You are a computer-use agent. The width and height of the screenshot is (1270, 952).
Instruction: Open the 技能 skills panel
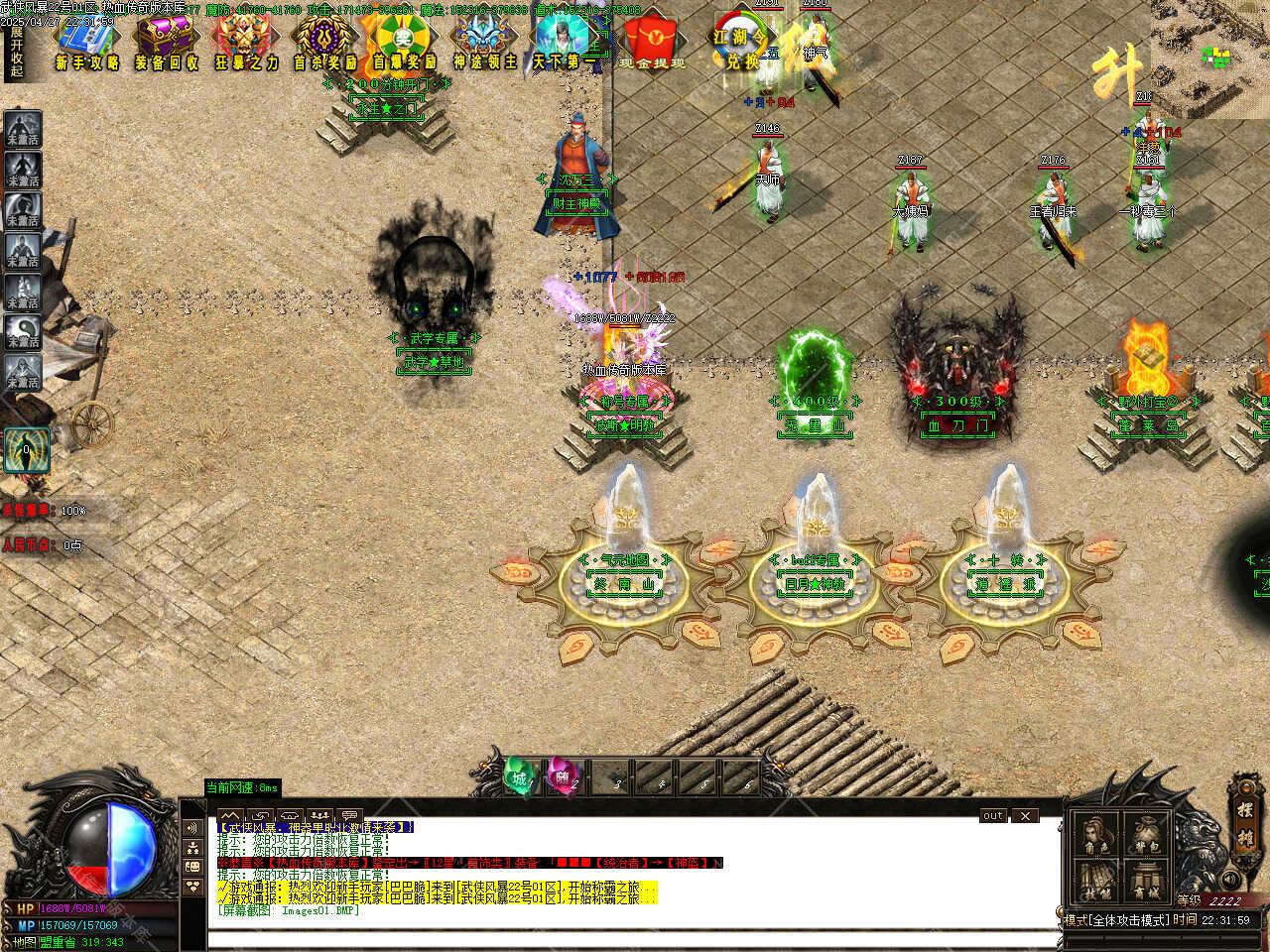click(x=1095, y=883)
